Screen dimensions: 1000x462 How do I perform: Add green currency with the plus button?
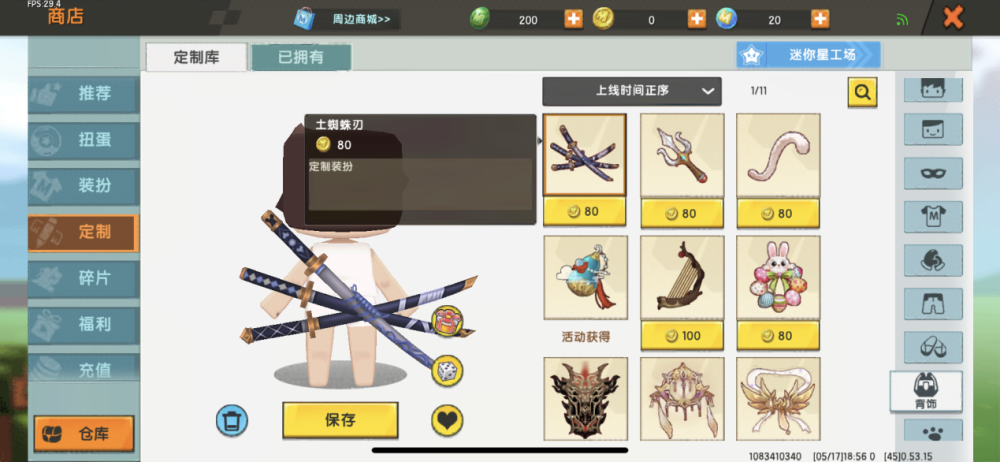[573, 19]
